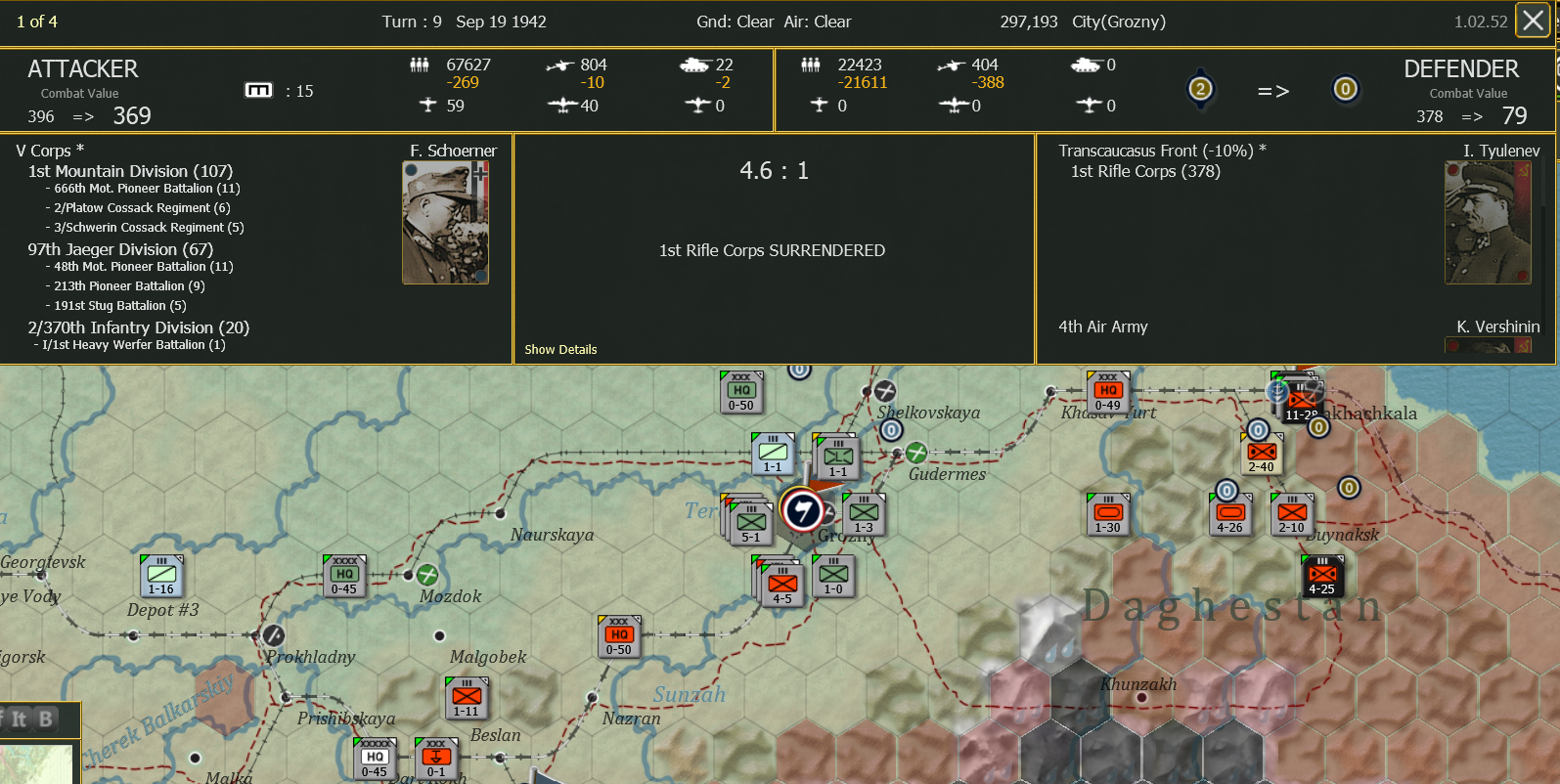Select the HQ 0-50 counter near Shelkovskaya
Image resolution: width=1560 pixels, height=784 pixels.
click(x=741, y=390)
